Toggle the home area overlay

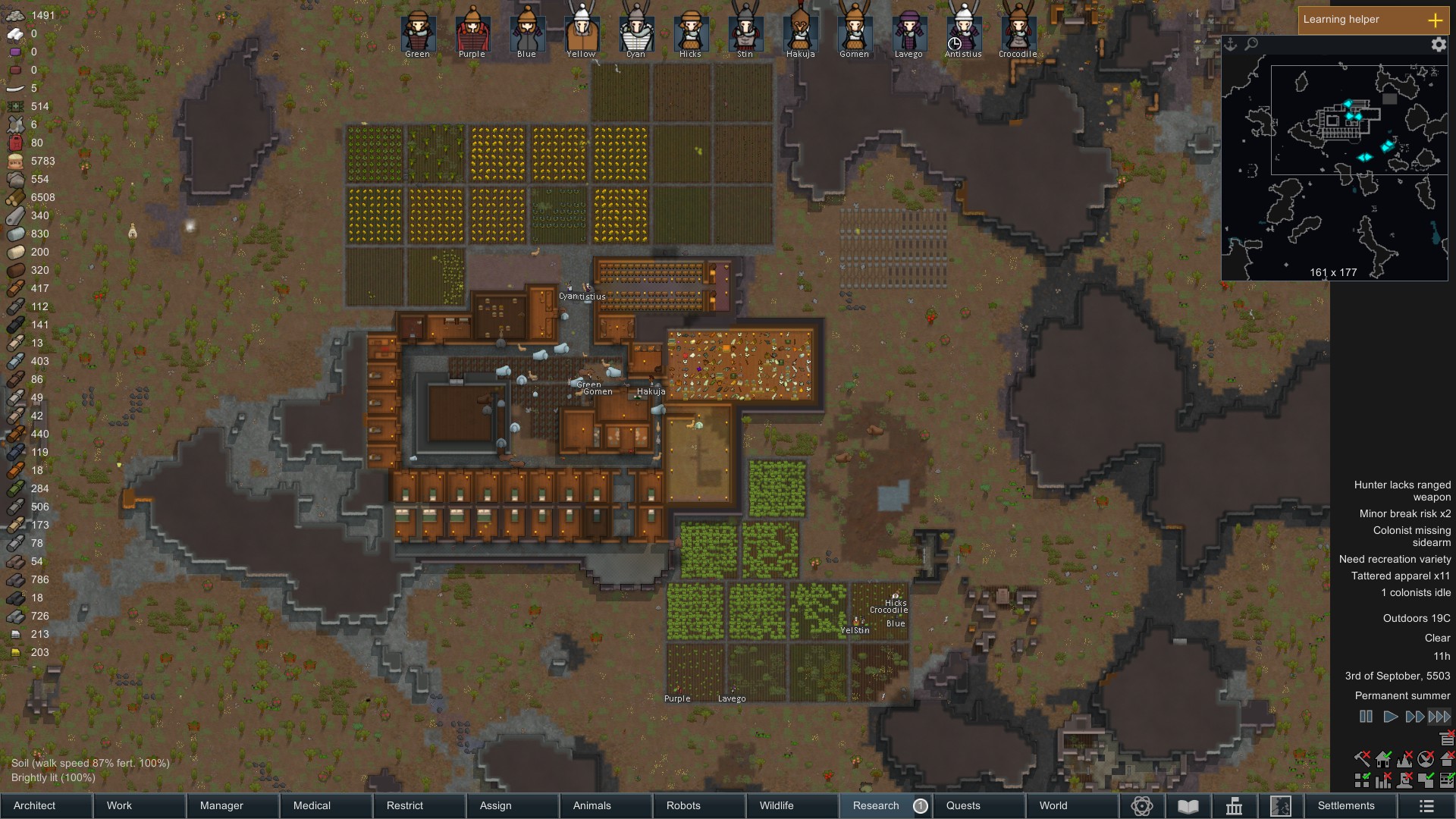click(x=1382, y=758)
